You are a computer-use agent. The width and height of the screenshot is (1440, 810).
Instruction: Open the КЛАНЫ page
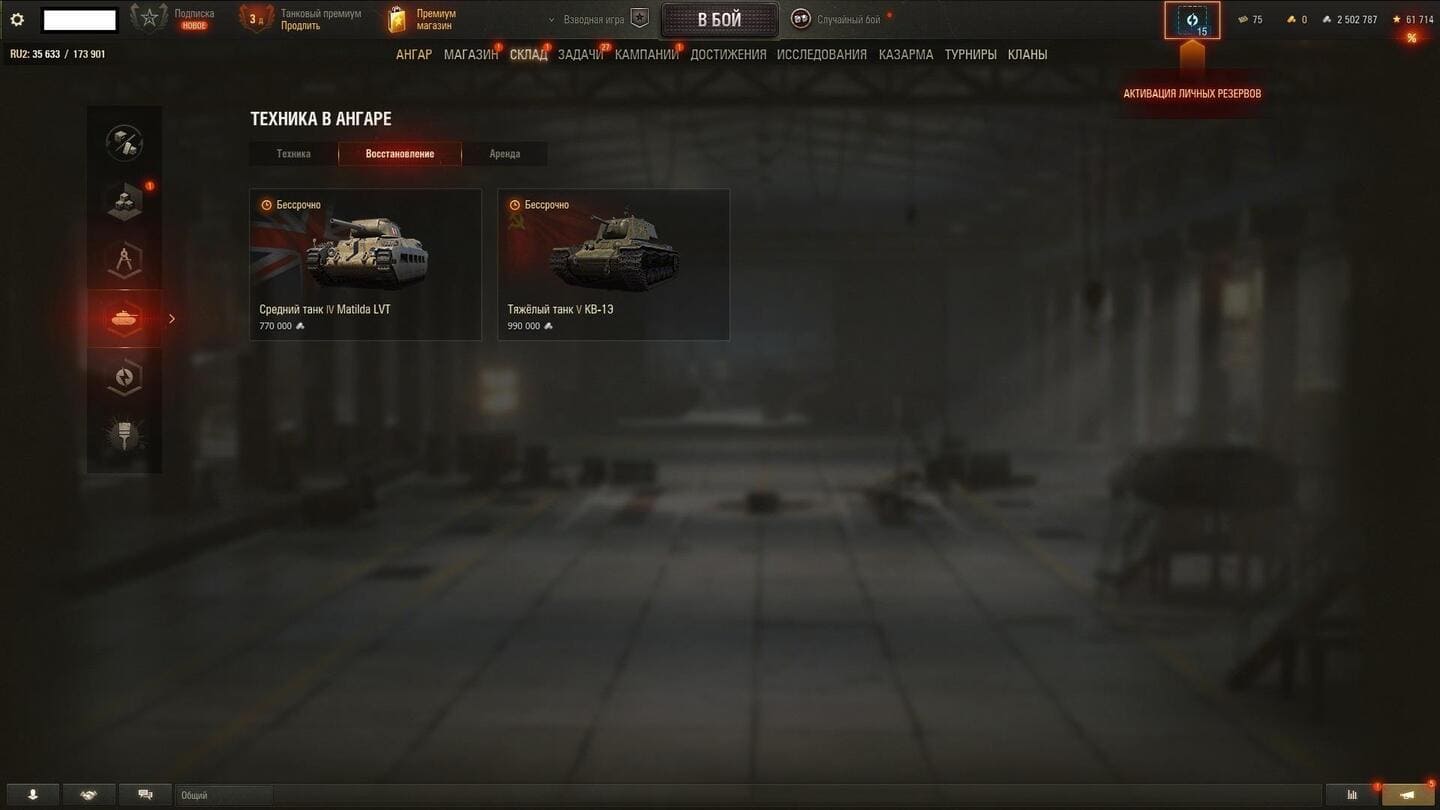[1027, 55]
